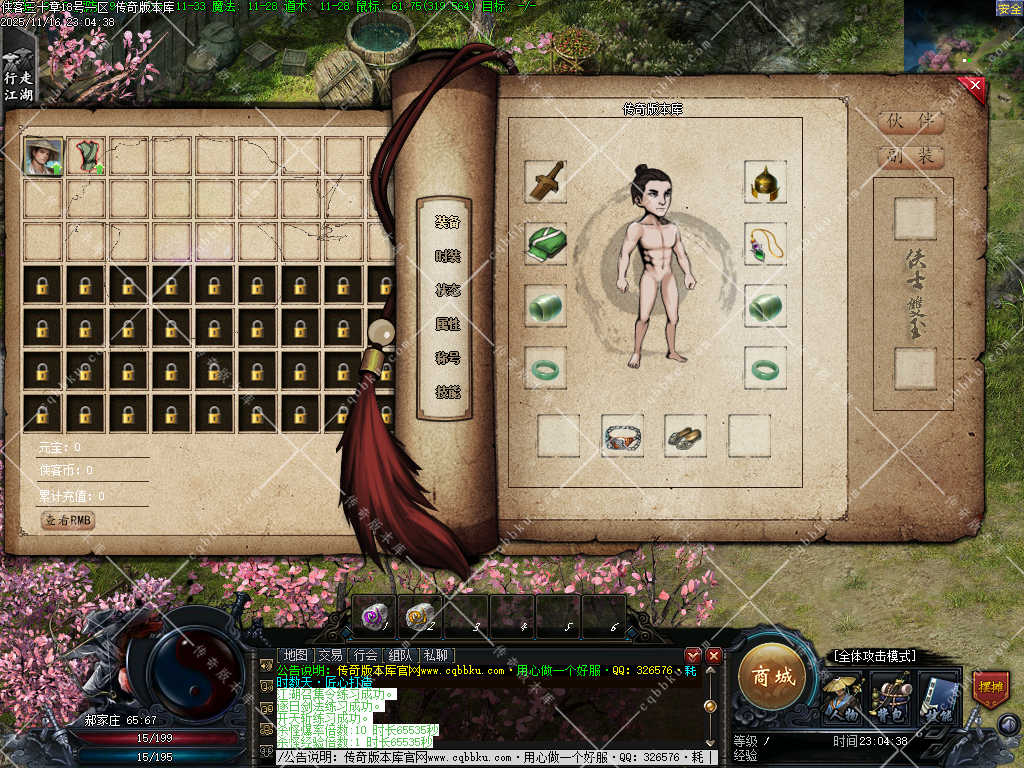Click the shoes equipment slot
Viewport: 1024px width, 768px height.
[685, 435]
